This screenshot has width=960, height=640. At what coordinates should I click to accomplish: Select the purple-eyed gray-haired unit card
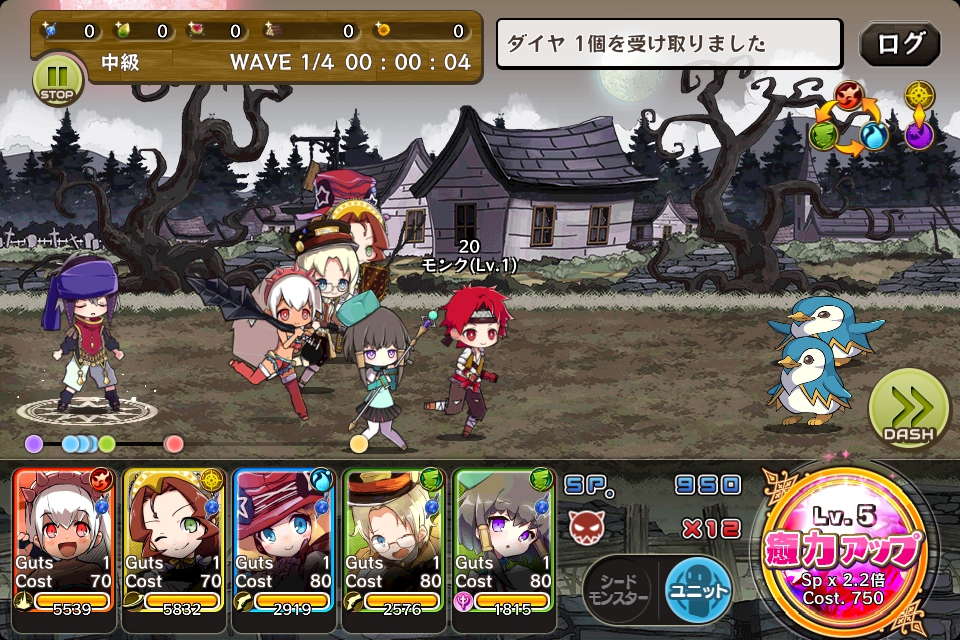pyautogui.click(x=504, y=542)
